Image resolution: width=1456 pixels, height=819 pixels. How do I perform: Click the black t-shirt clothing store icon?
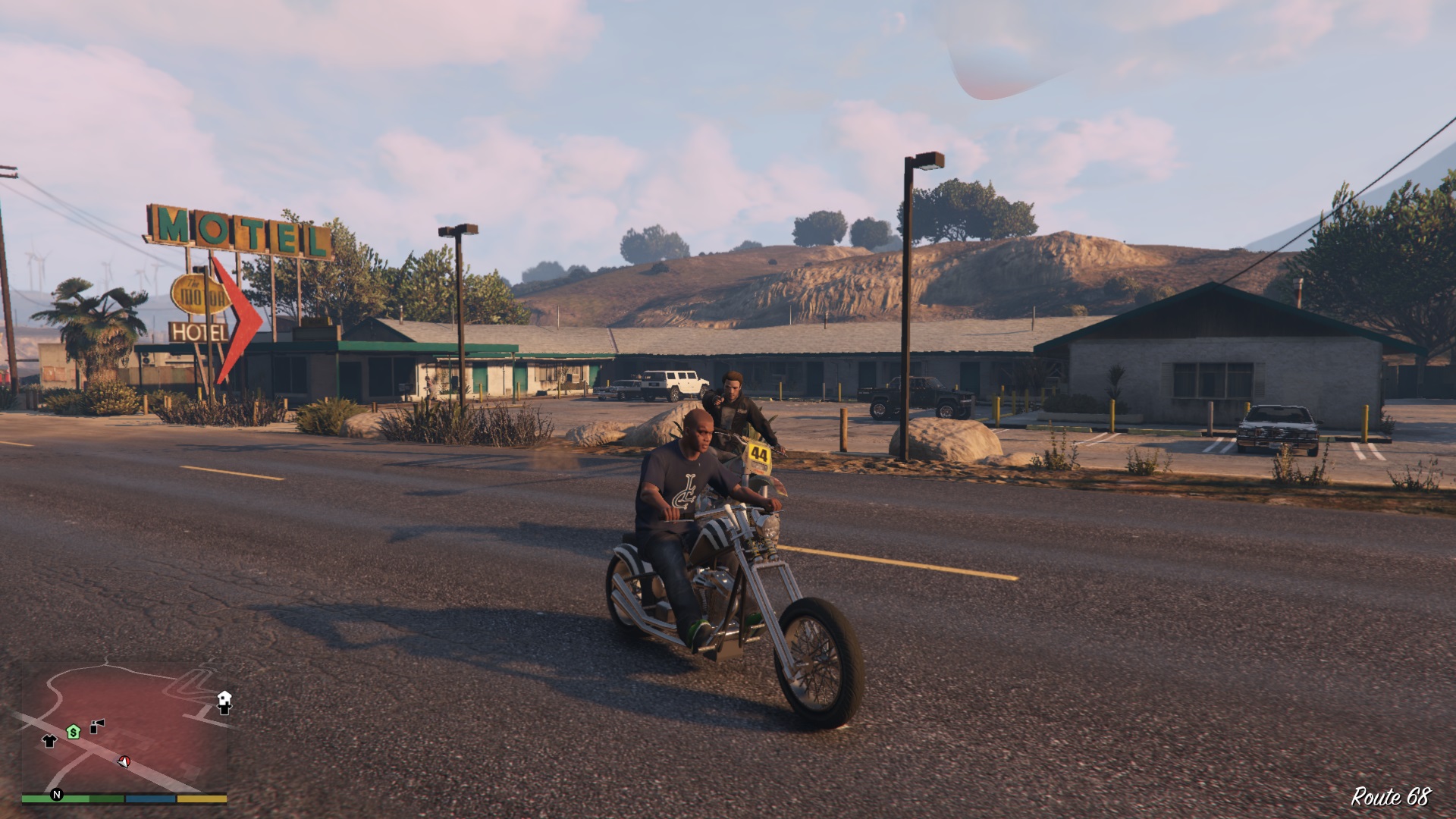(49, 742)
